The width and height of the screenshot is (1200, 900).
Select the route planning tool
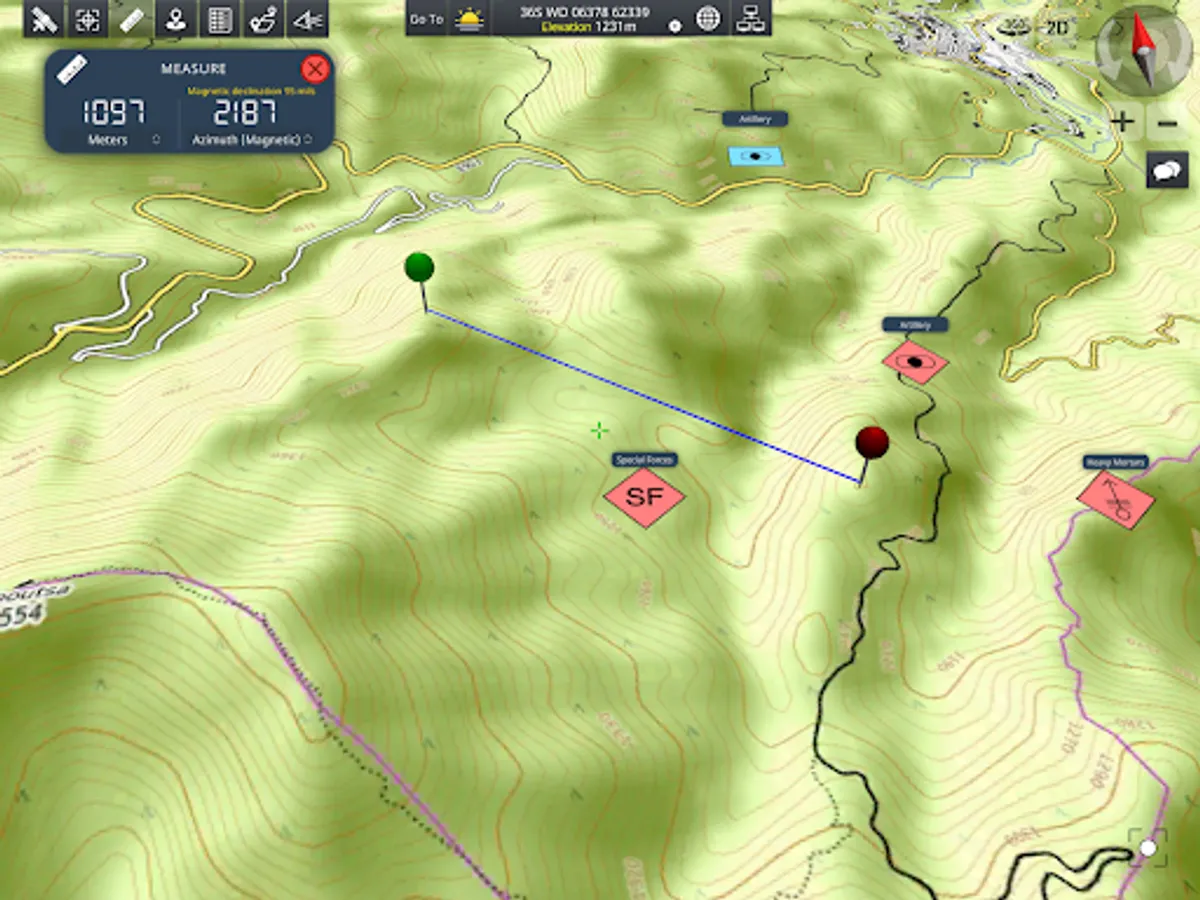click(264, 19)
